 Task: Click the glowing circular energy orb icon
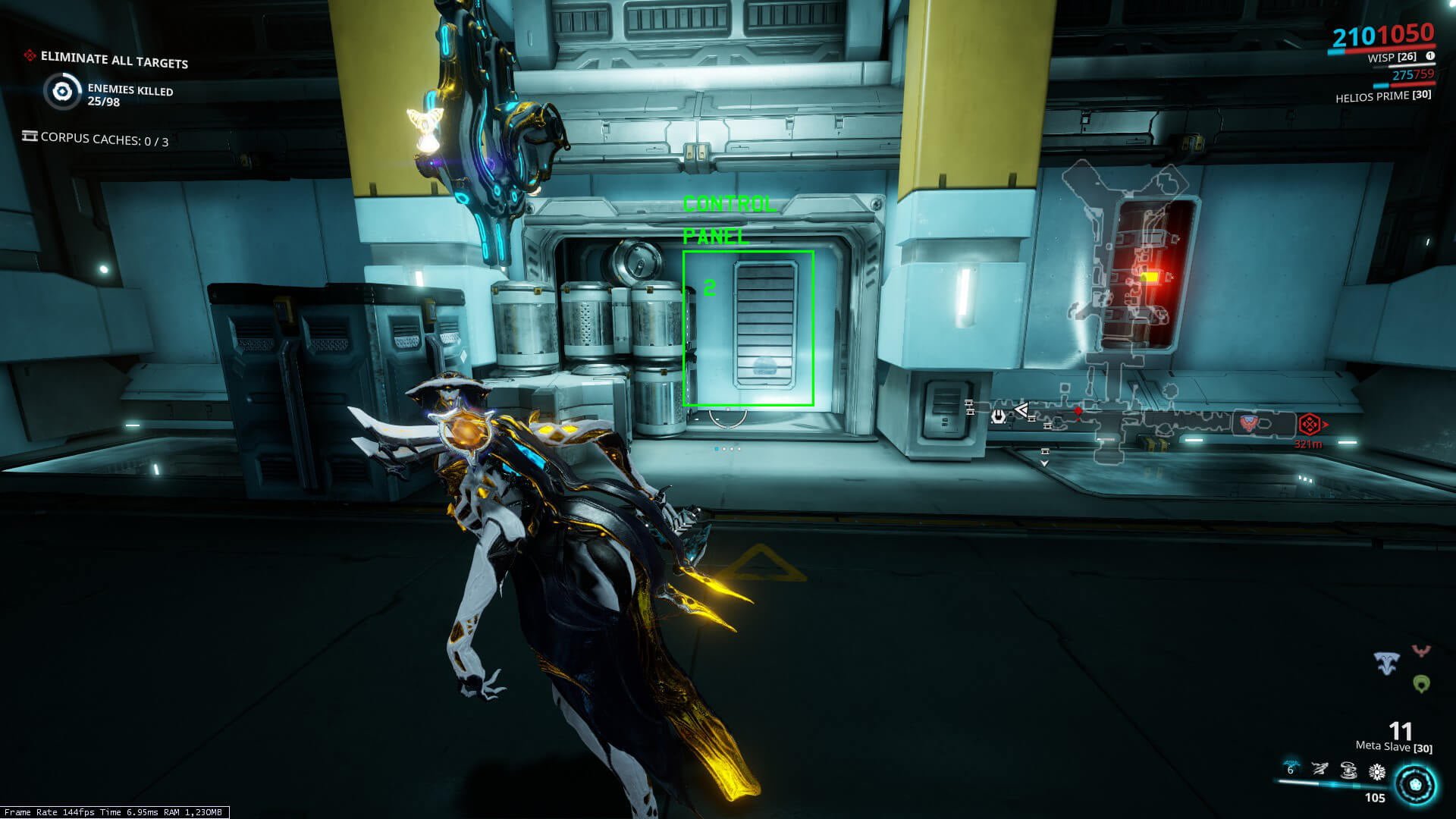tap(1415, 784)
